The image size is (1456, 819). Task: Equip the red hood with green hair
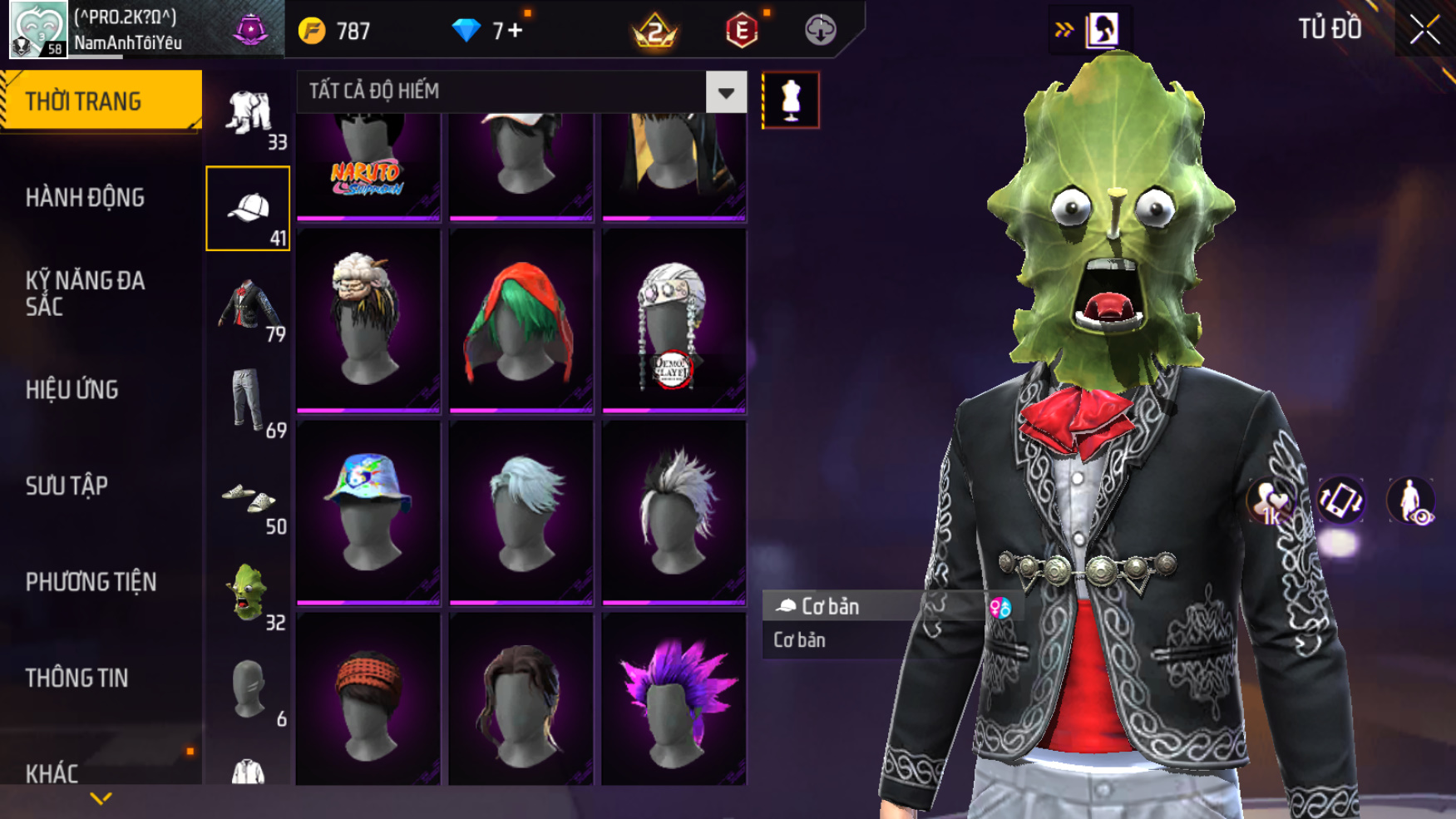coord(521,321)
